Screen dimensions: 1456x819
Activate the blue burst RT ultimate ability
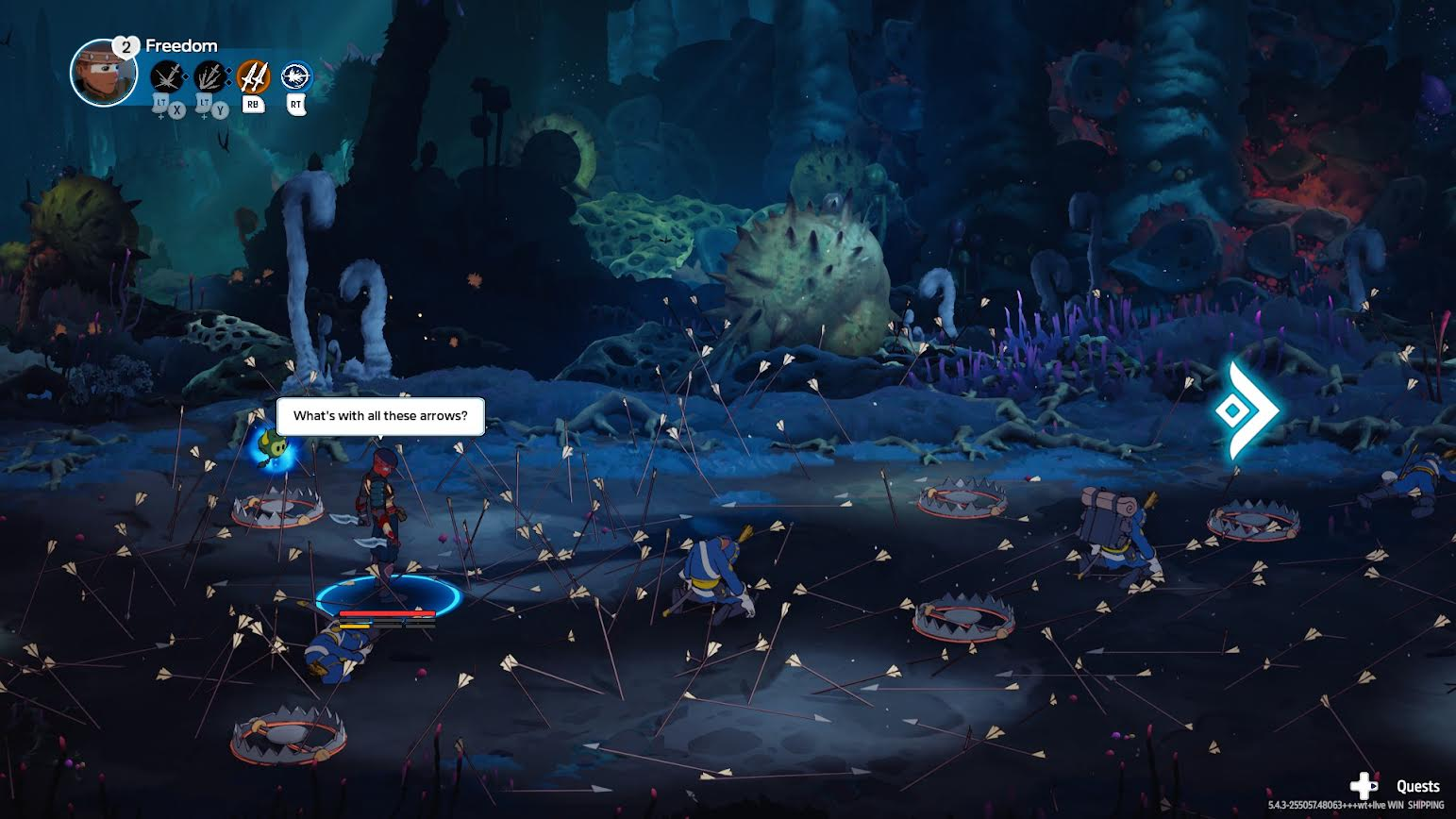tap(294, 75)
